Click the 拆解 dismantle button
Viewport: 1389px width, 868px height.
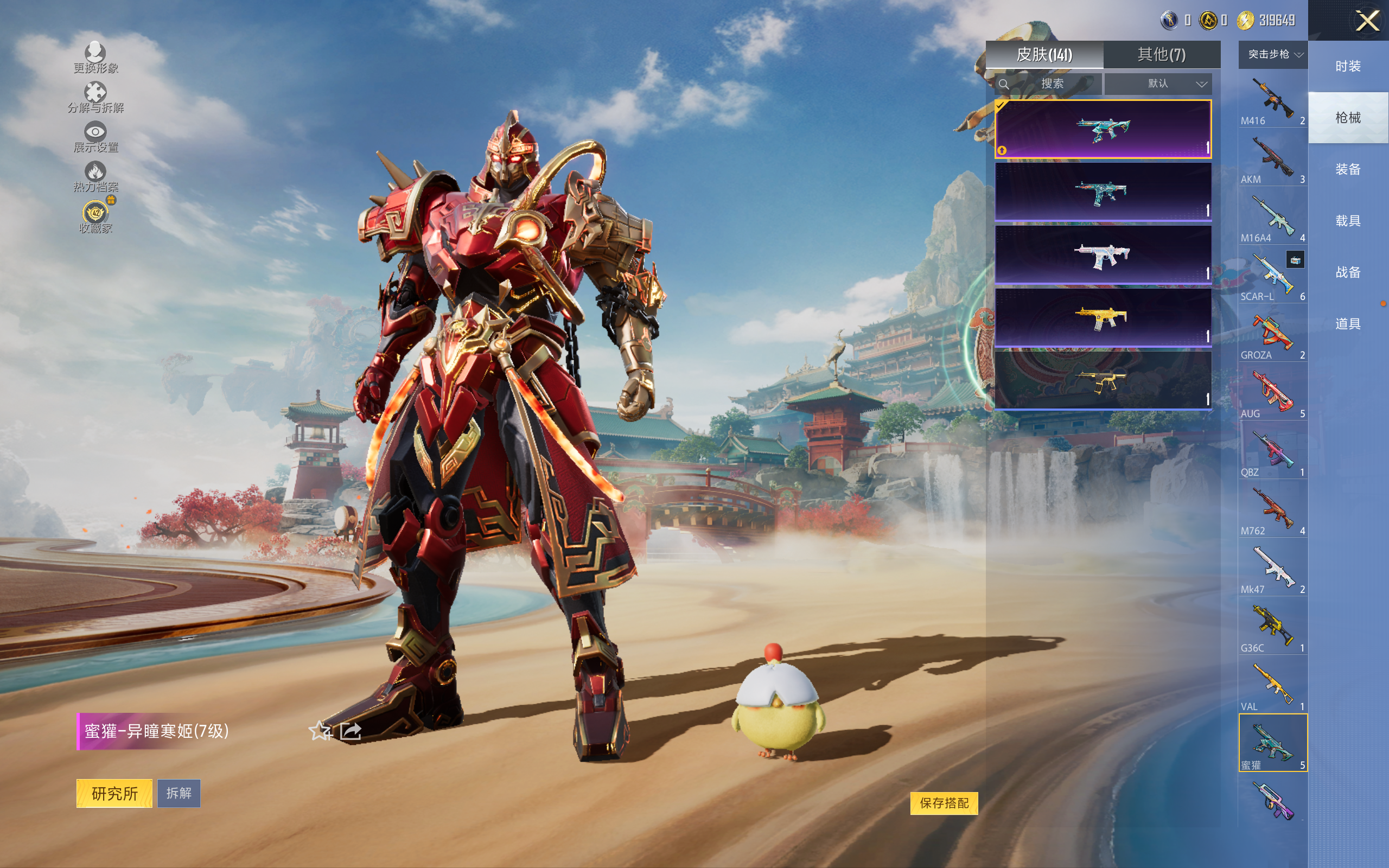tap(179, 793)
